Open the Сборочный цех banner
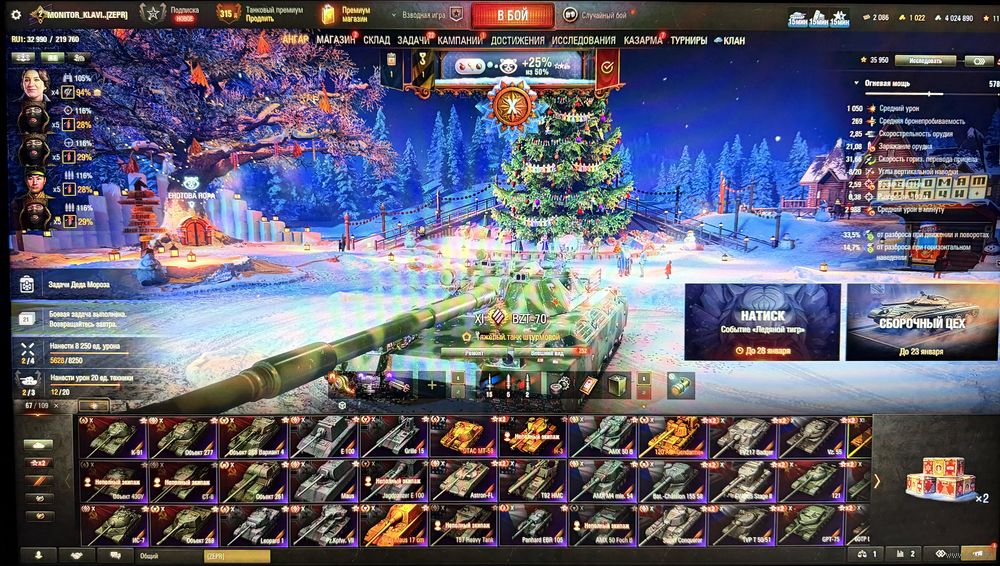1000x566 pixels. 921,322
